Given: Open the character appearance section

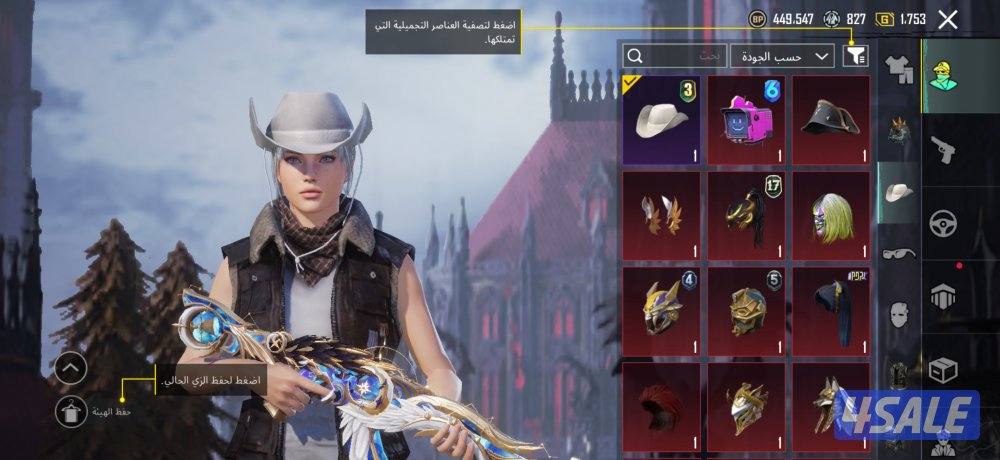Looking at the screenshot, I should click(942, 75).
